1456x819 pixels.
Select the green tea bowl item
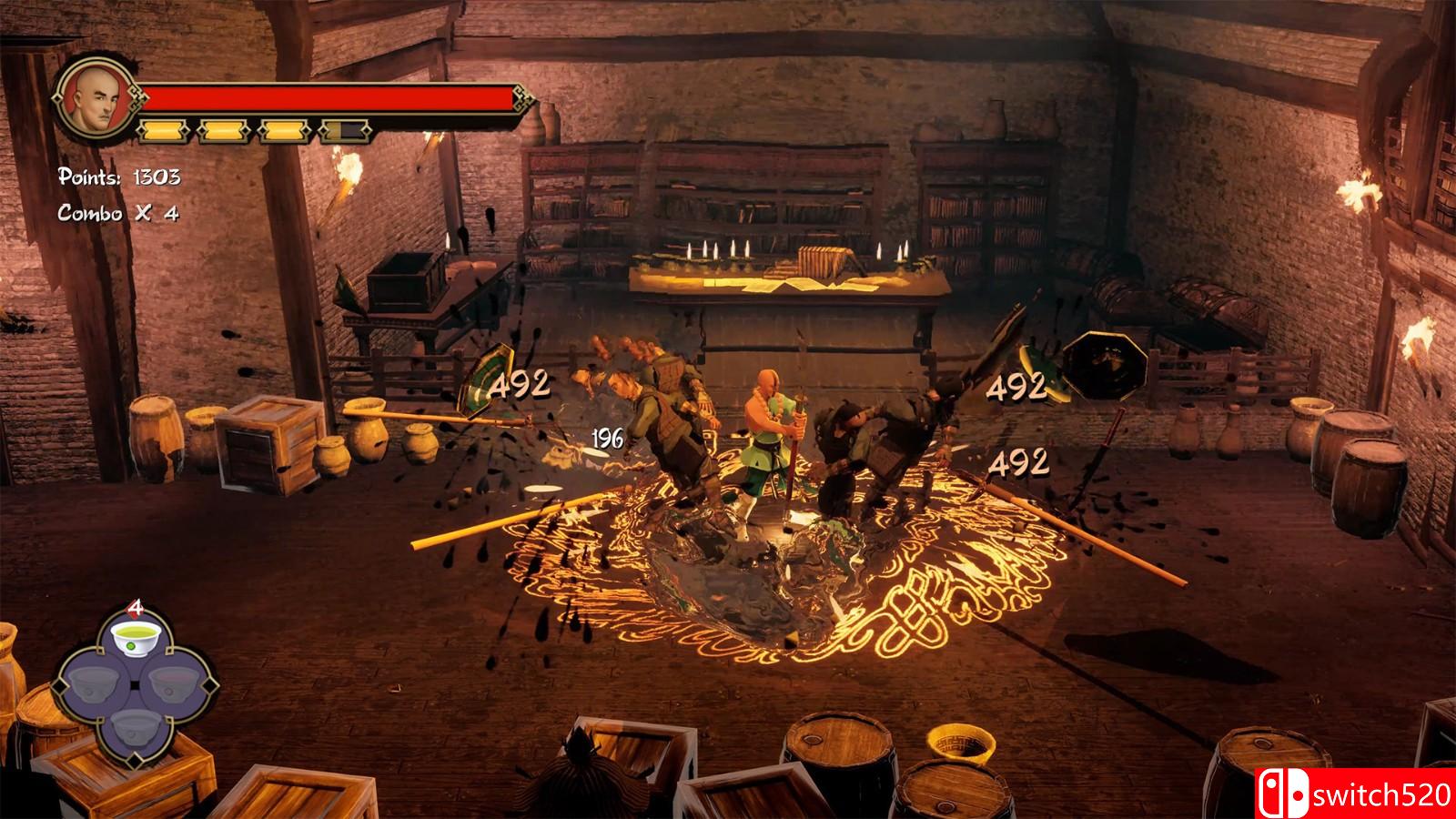(135, 639)
